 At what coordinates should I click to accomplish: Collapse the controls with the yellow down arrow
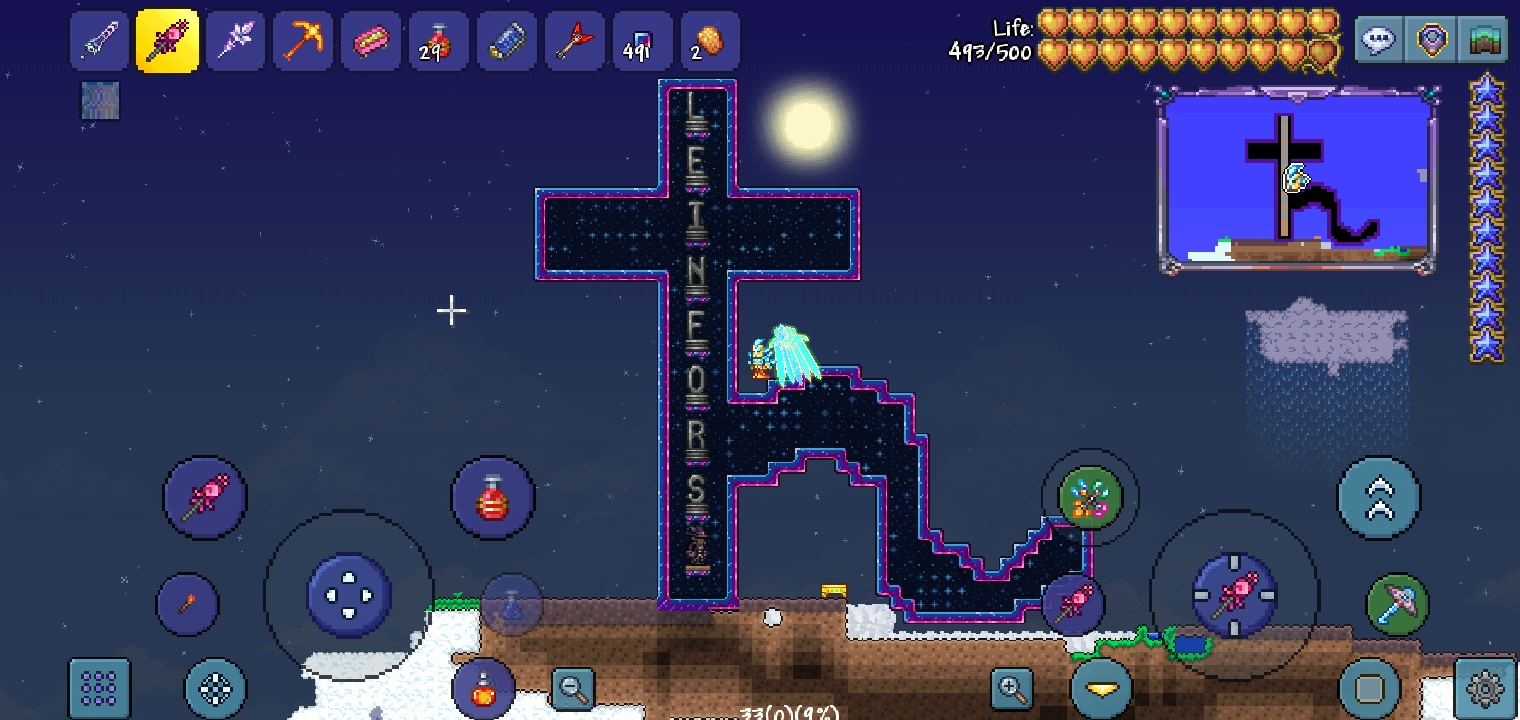1099,688
